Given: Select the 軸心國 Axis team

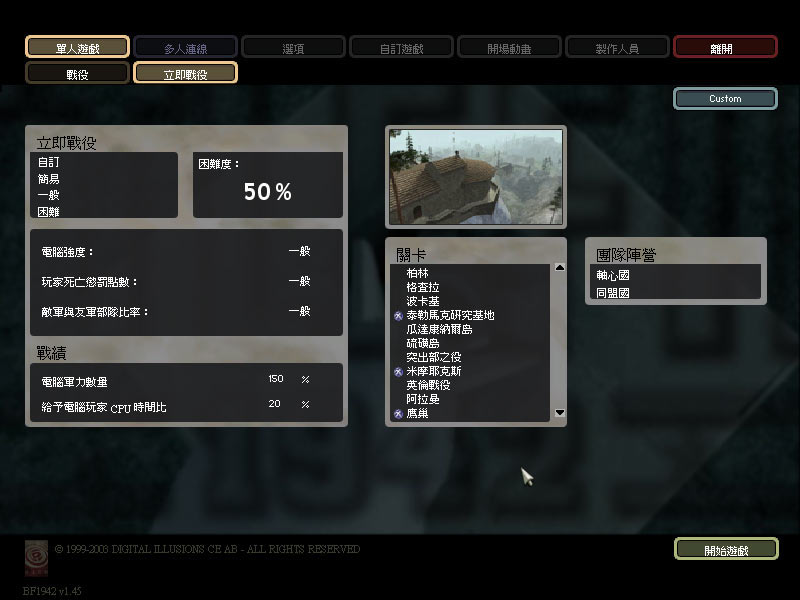Looking at the screenshot, I should (x=613, y=275).
